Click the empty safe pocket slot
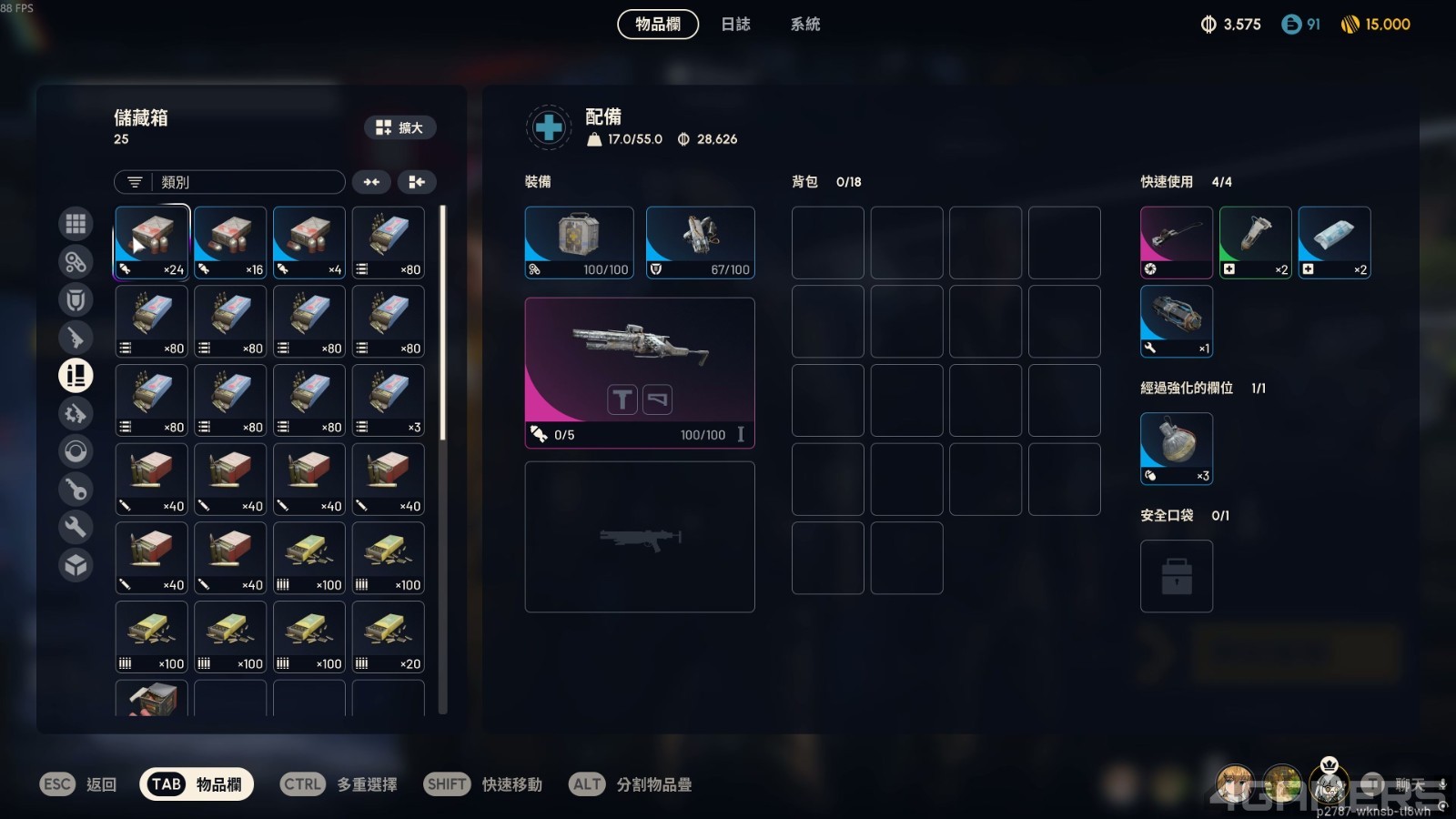This screenshot has height=819, width=1456. (x=1177, y=576)
